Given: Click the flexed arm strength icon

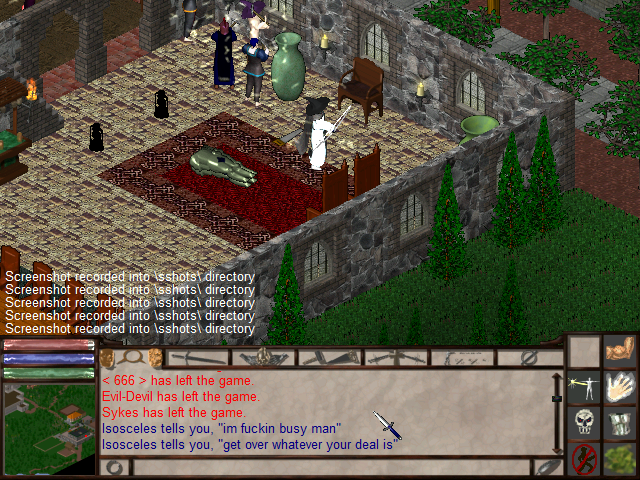Looking at the screenshot, I should [622, 352].
